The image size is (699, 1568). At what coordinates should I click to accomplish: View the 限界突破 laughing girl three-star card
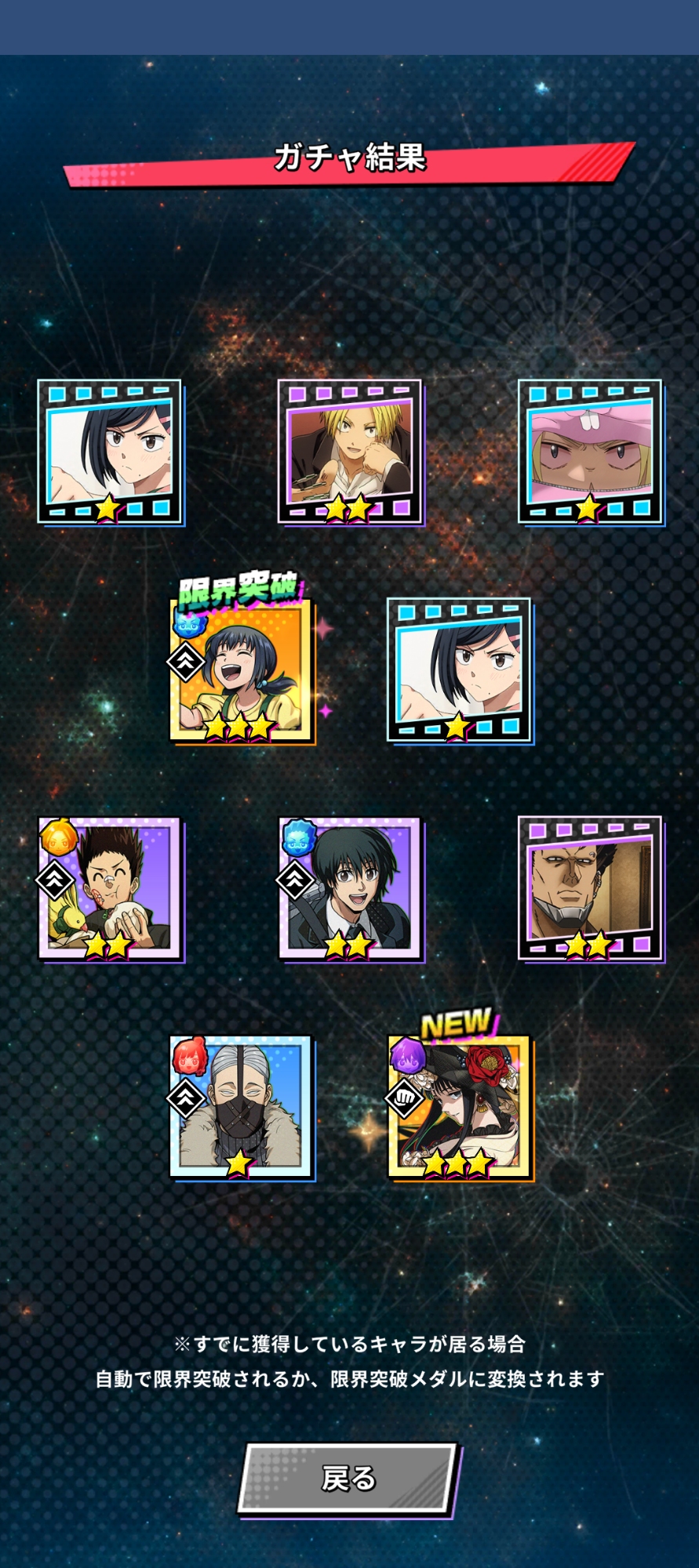coord(242,670)
